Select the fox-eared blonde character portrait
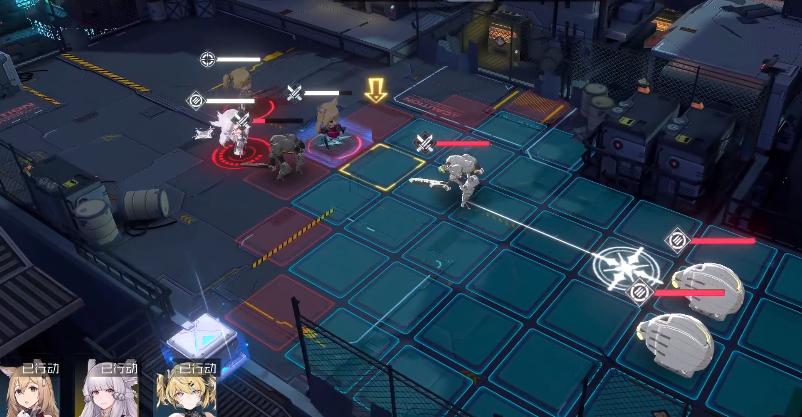 tap(30, 391)
